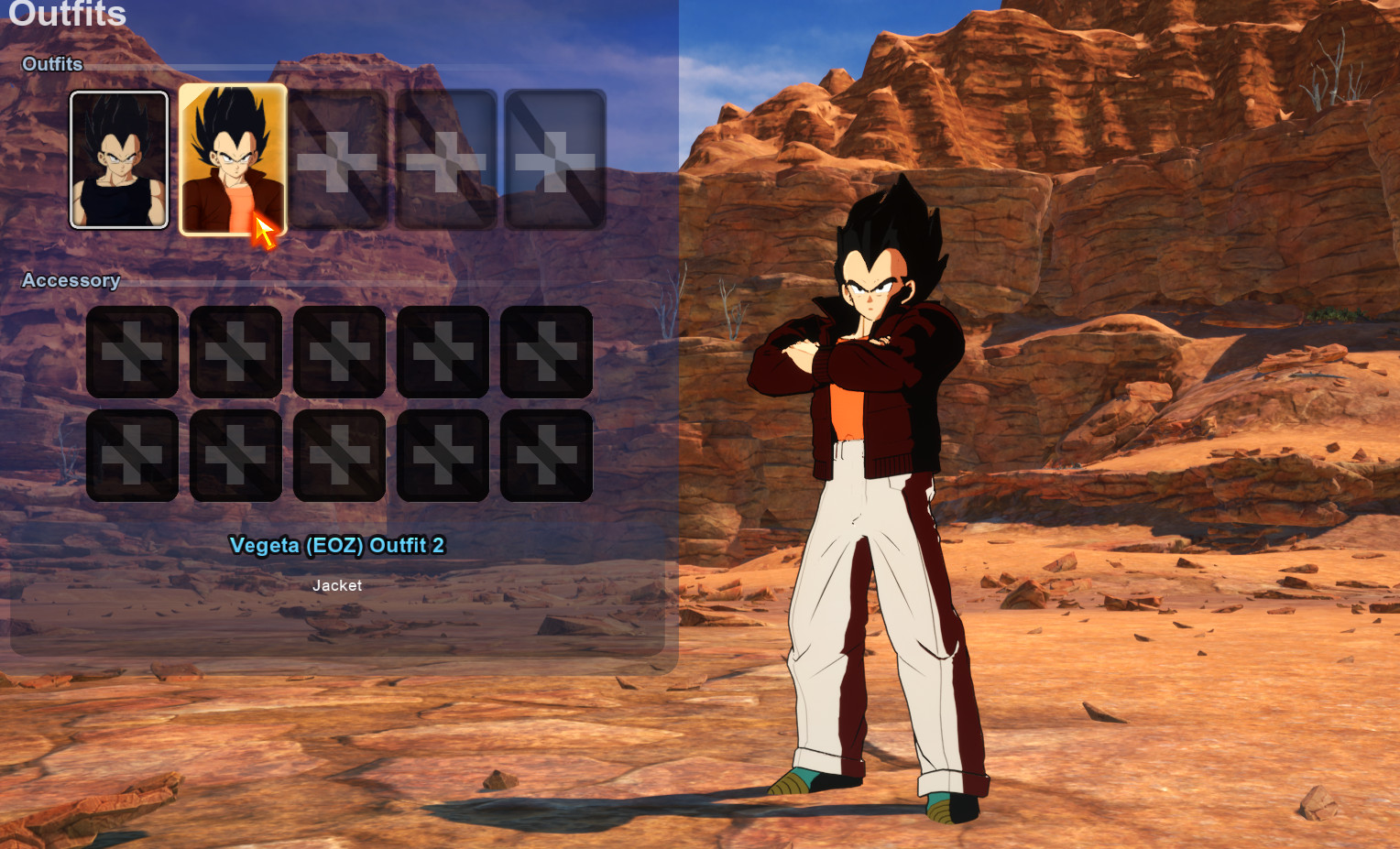Open the last empty outfit slot
This screenshot has height=849, width=1400.
tap(552, 159)
